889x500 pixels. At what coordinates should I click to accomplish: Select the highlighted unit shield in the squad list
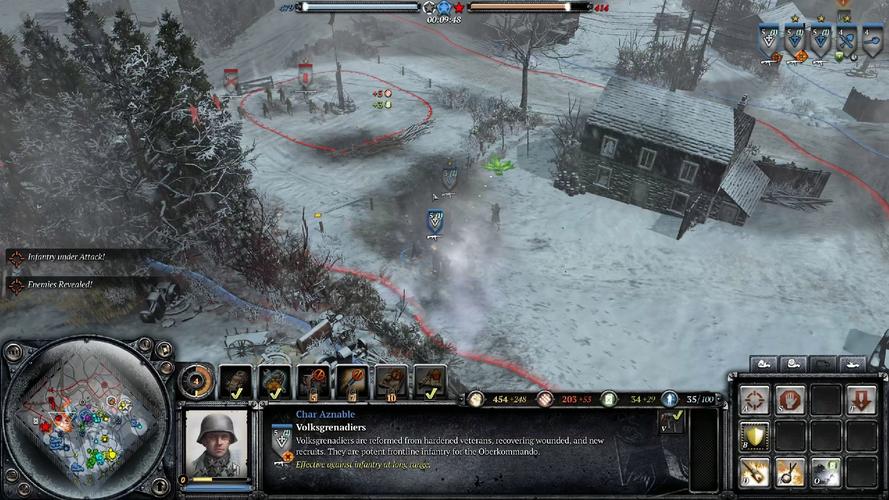pos(769,42)
